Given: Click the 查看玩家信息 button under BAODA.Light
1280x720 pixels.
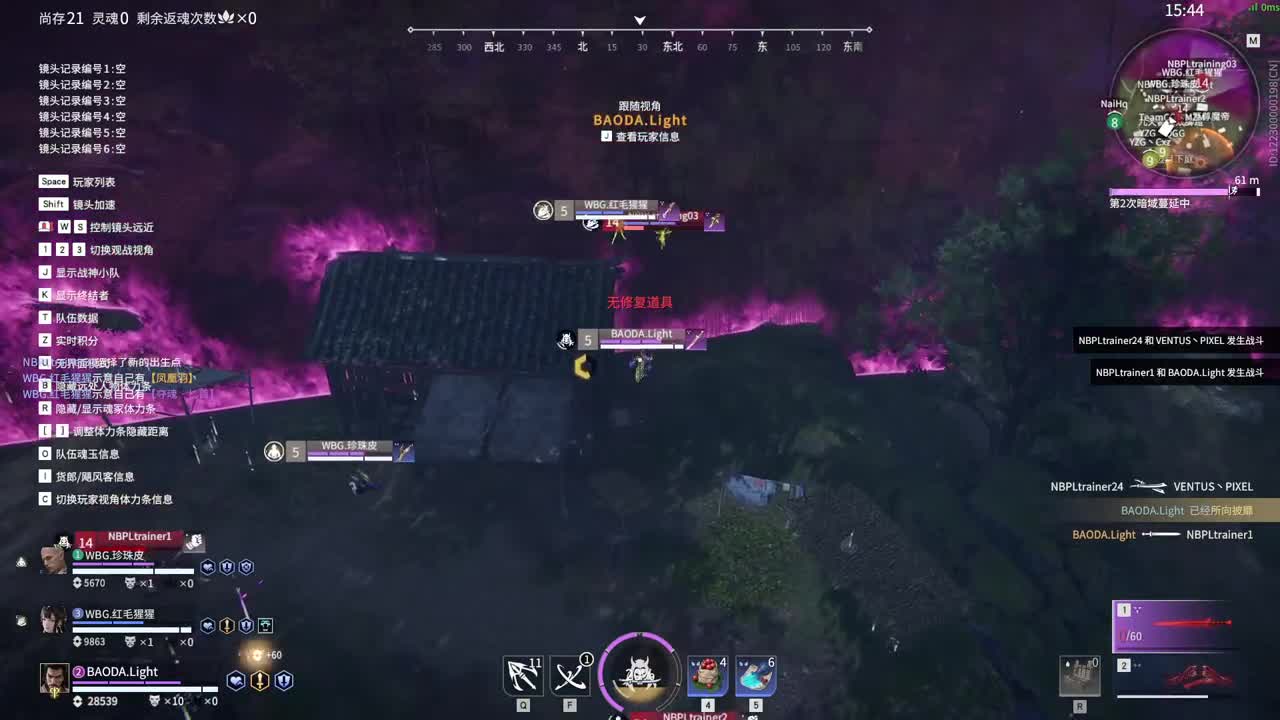Looking at the screenshot, I should [640, 136].
